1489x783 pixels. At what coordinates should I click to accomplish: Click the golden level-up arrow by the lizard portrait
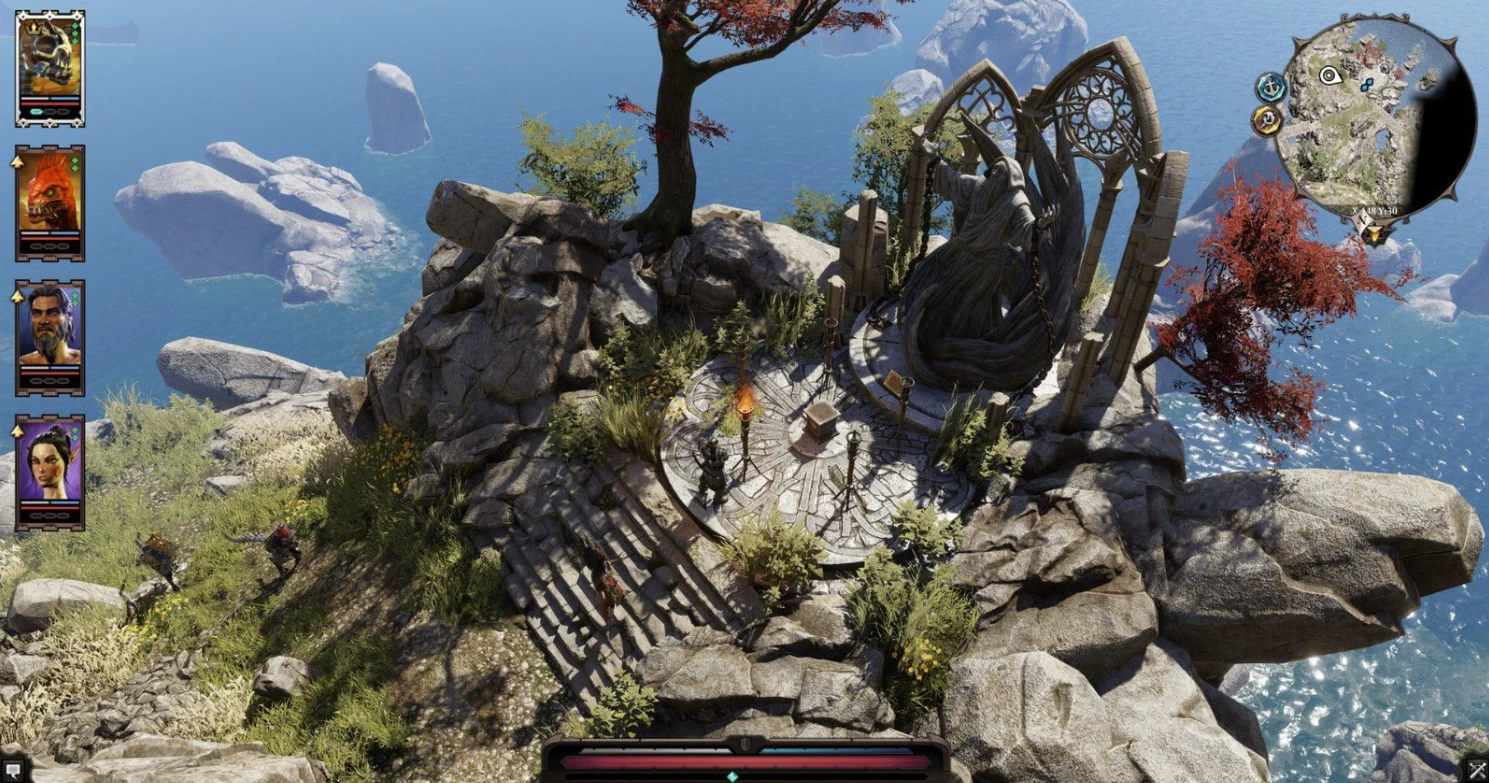click(x=18, y=160)
